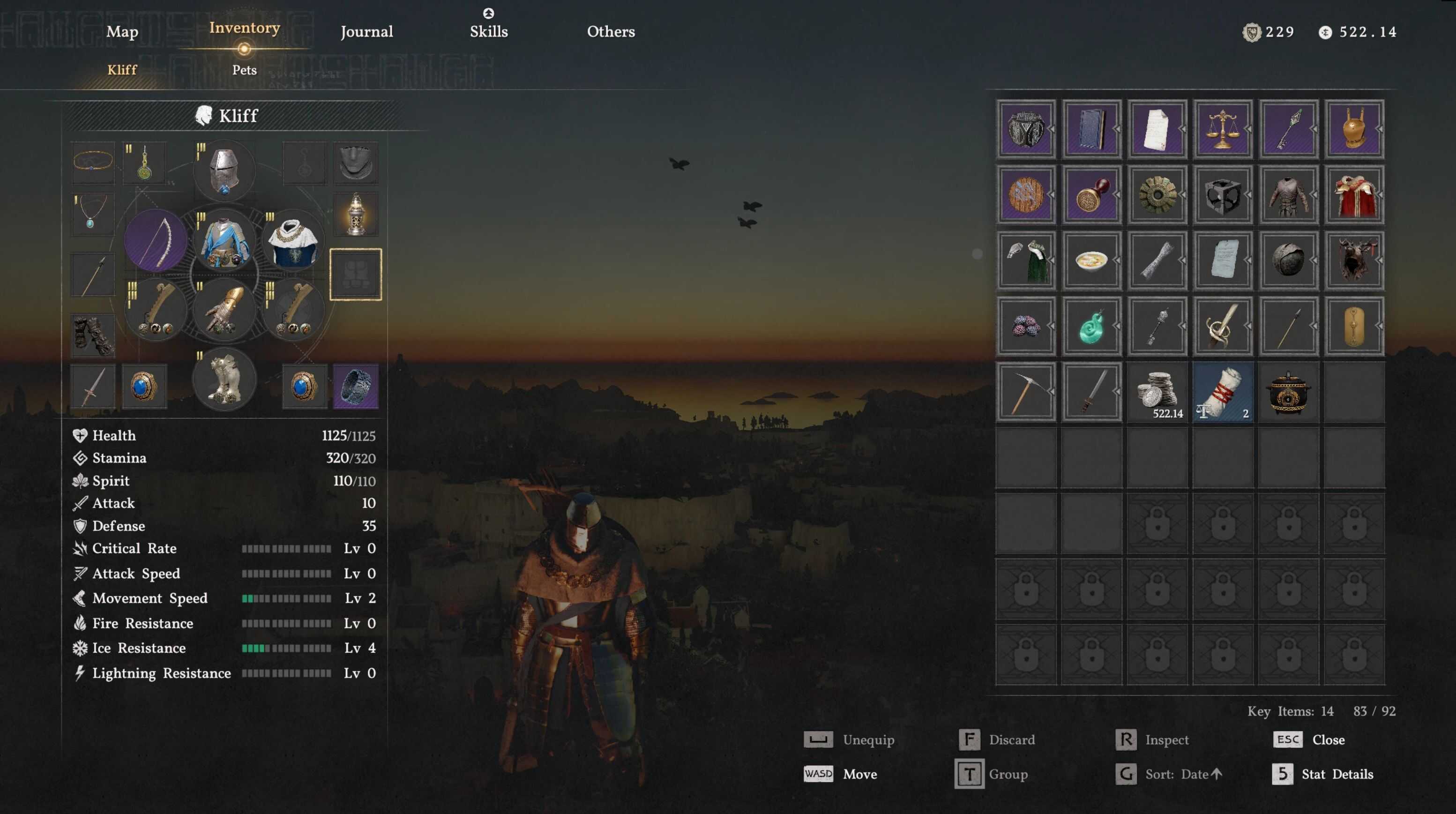1456x814 pixels.
Task: Switch to the Pets sub-tab
Action: tap(244, 70)
